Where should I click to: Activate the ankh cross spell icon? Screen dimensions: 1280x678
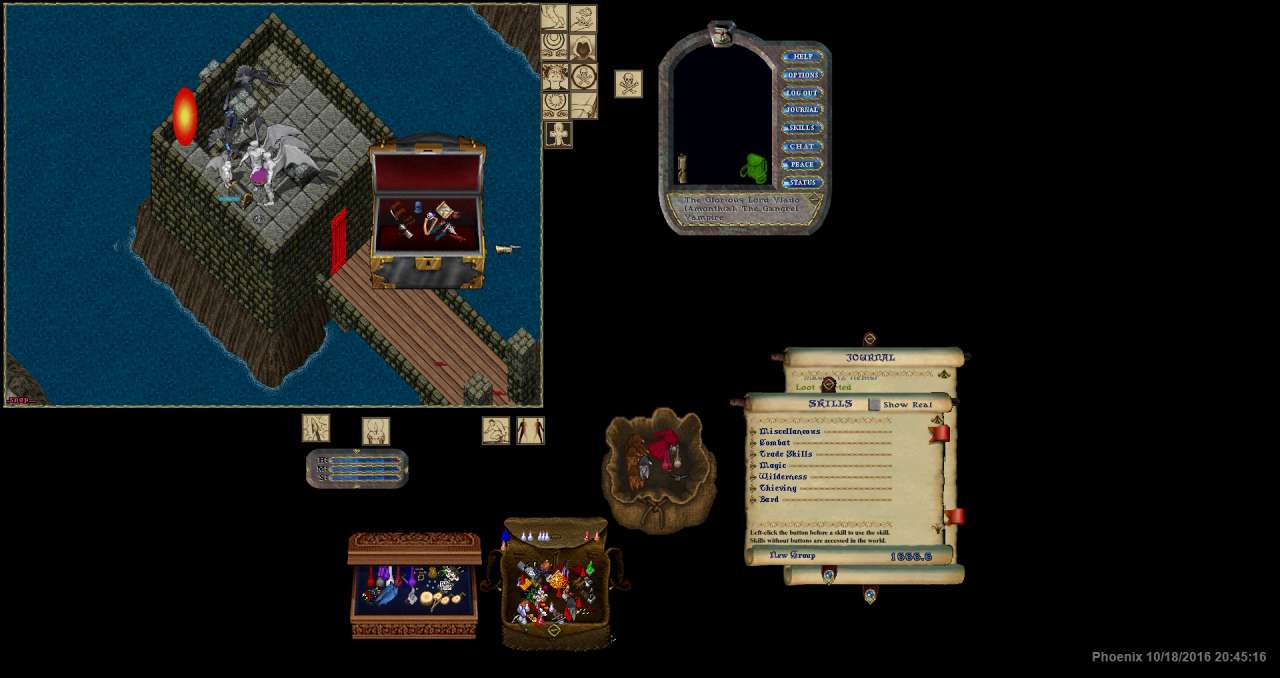click(x=558, y=134)
